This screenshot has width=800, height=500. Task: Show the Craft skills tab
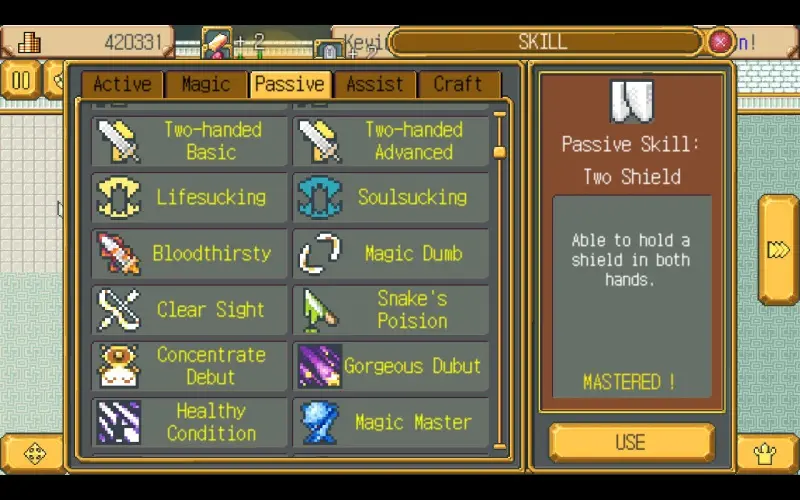pyautogui.click(x=458, y=85)
